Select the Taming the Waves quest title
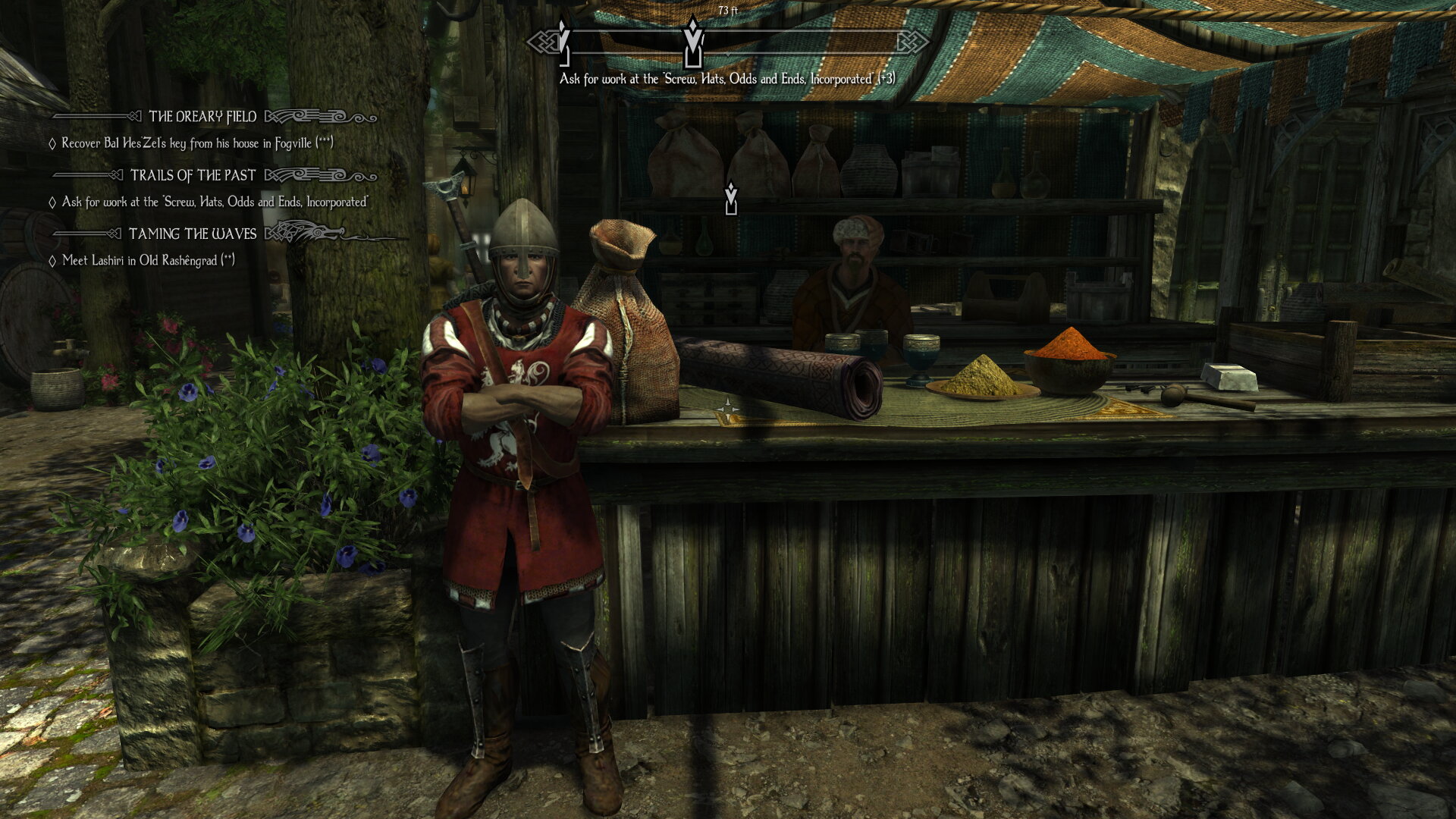The width and height of the screenshot is (1456, 819). (193, 234)
